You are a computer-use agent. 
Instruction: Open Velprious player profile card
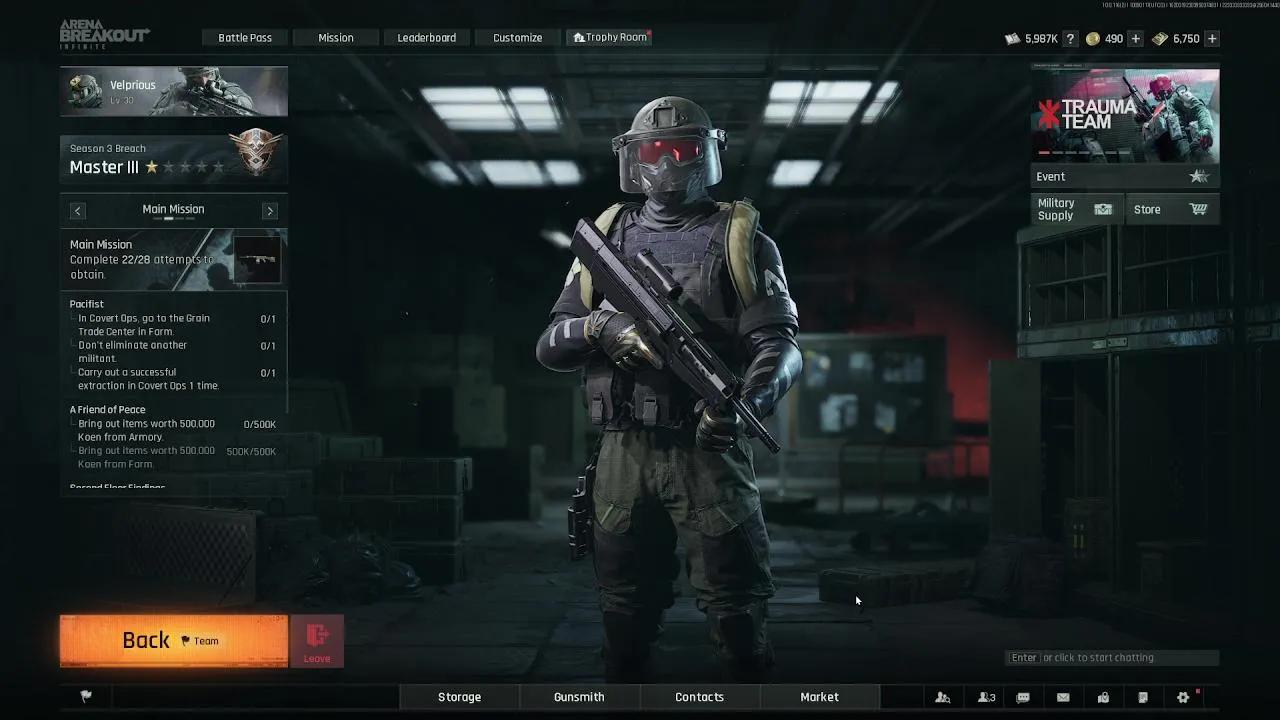coord(174,92)
